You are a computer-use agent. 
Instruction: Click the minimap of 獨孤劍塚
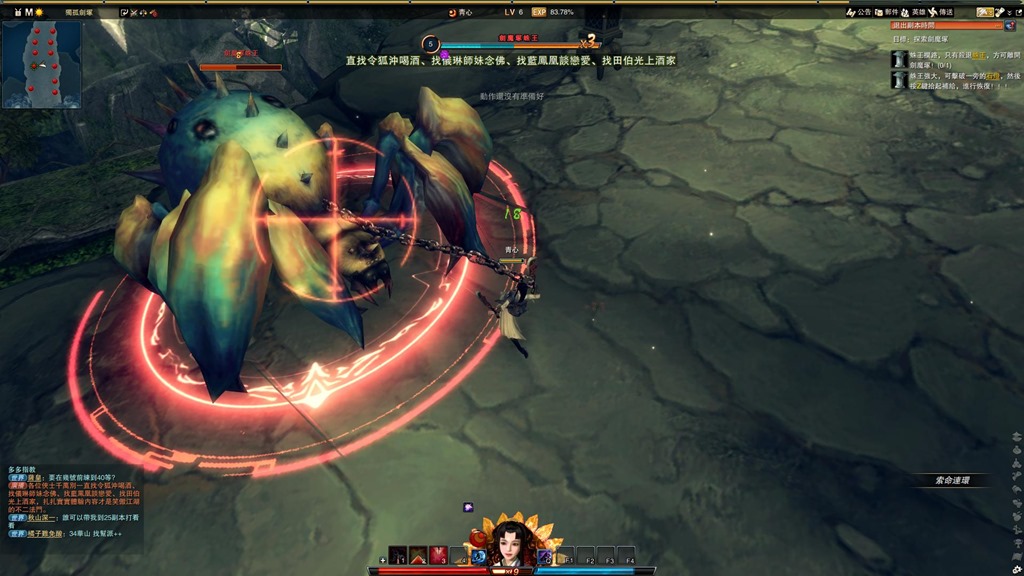coord(41,64)
